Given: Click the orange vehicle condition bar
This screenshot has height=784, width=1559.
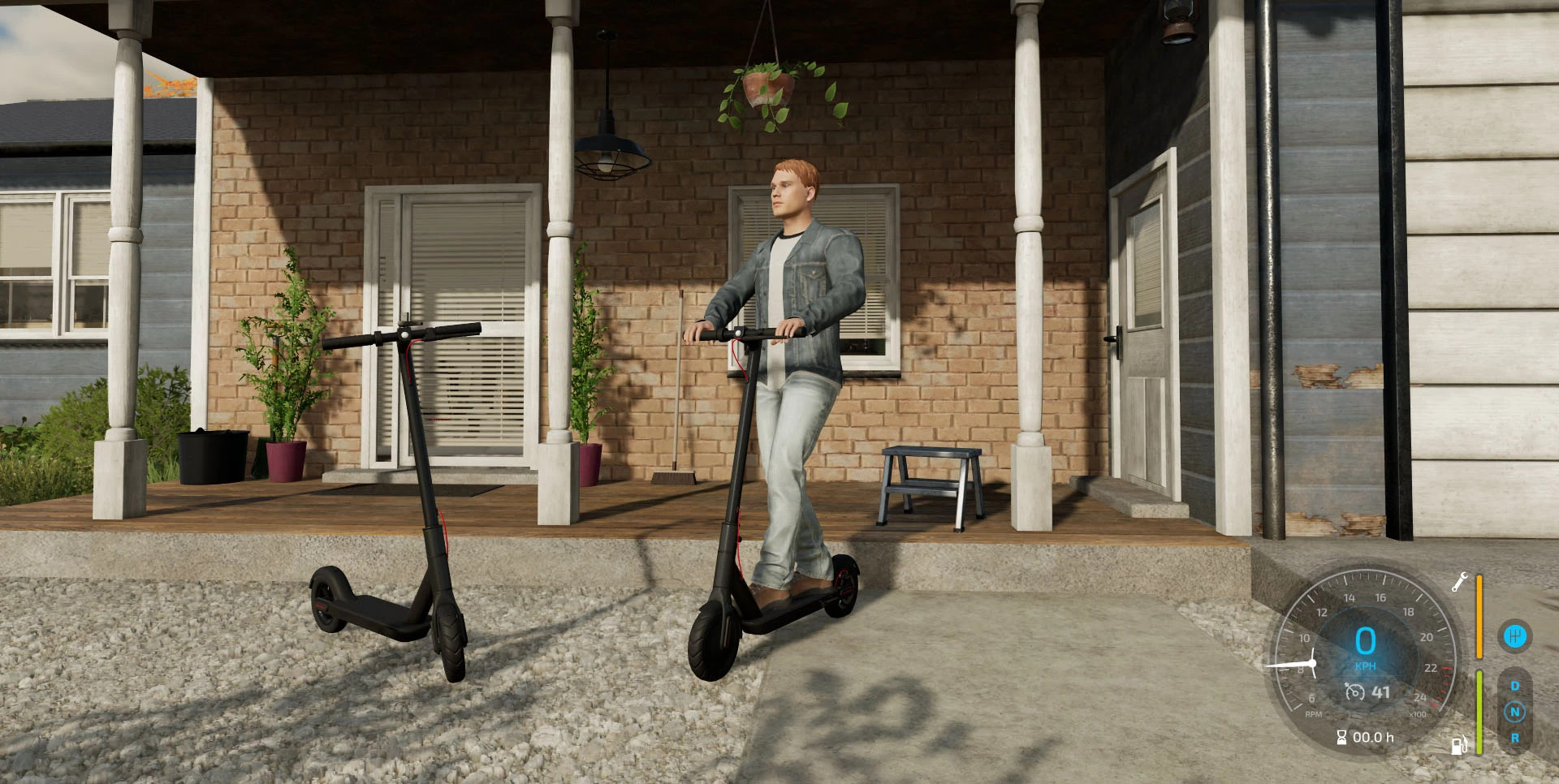Looking at the screenshot, I should tap(1479, 616).
